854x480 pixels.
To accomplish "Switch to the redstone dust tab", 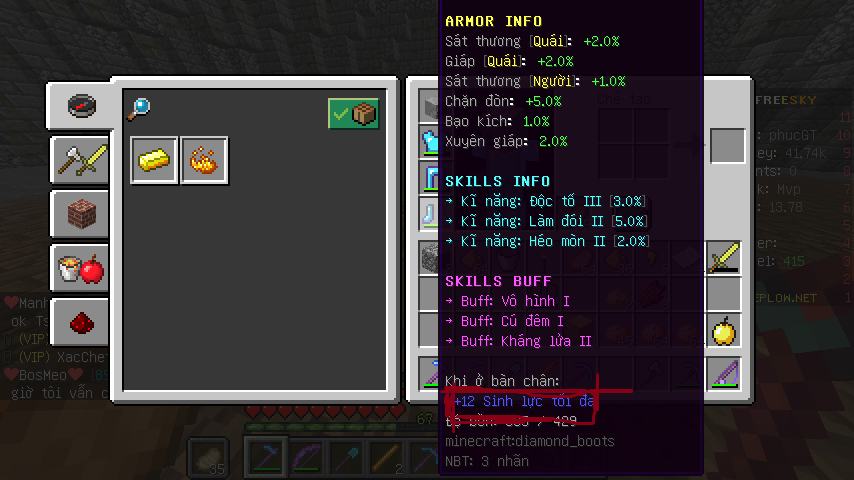I will click(81, 321).
